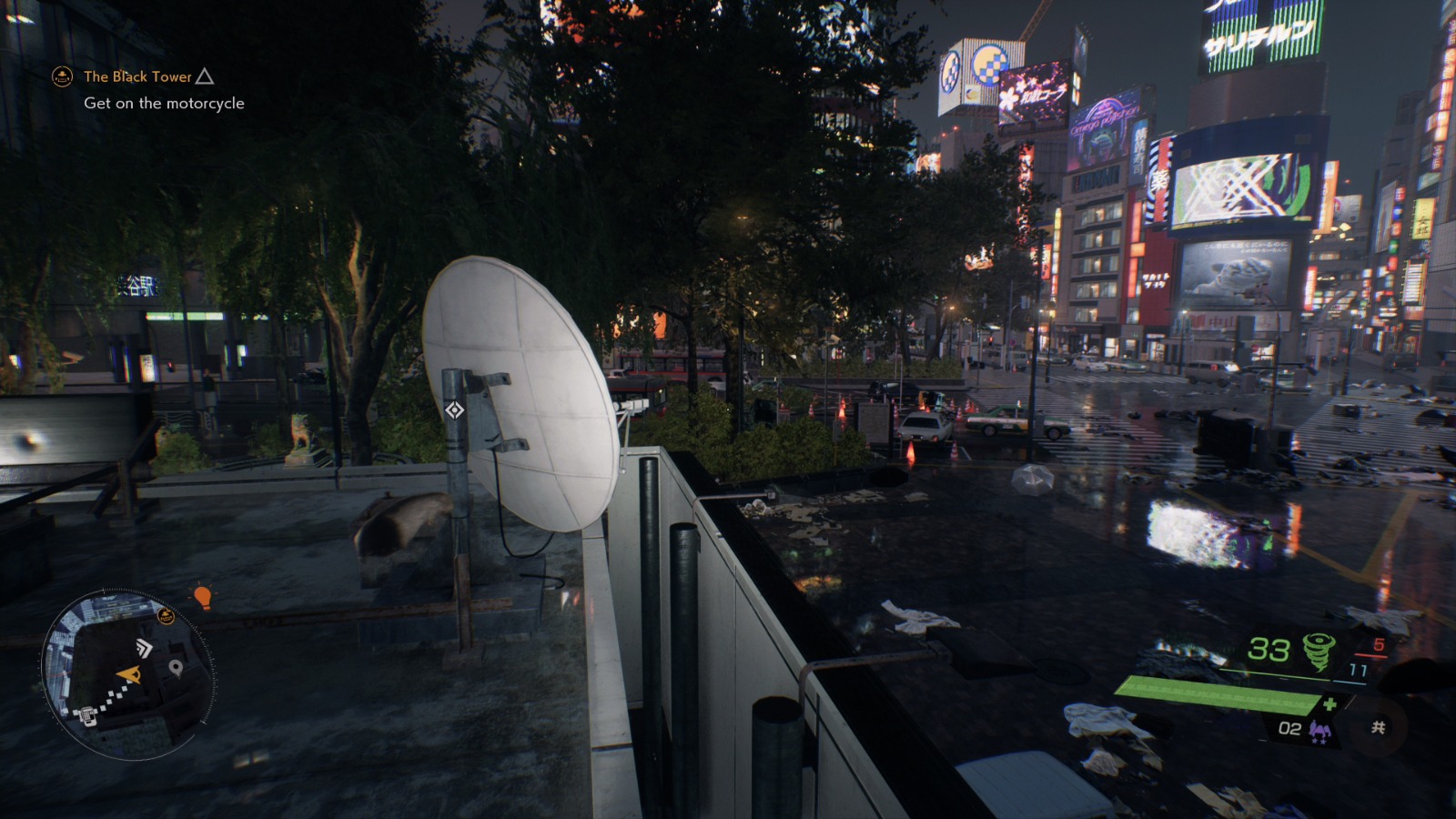Viewport: 1456px width, 819px height.
Task: Click the orange light bulb hint icon
Action: pos(201,597)
